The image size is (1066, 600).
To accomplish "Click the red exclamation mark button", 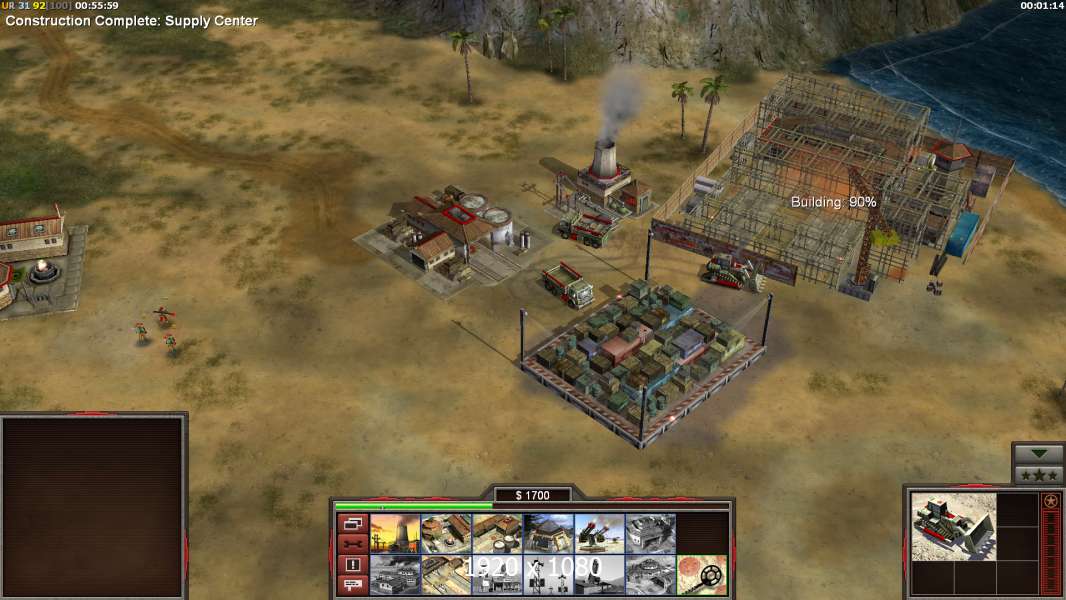I will point(352,565).
